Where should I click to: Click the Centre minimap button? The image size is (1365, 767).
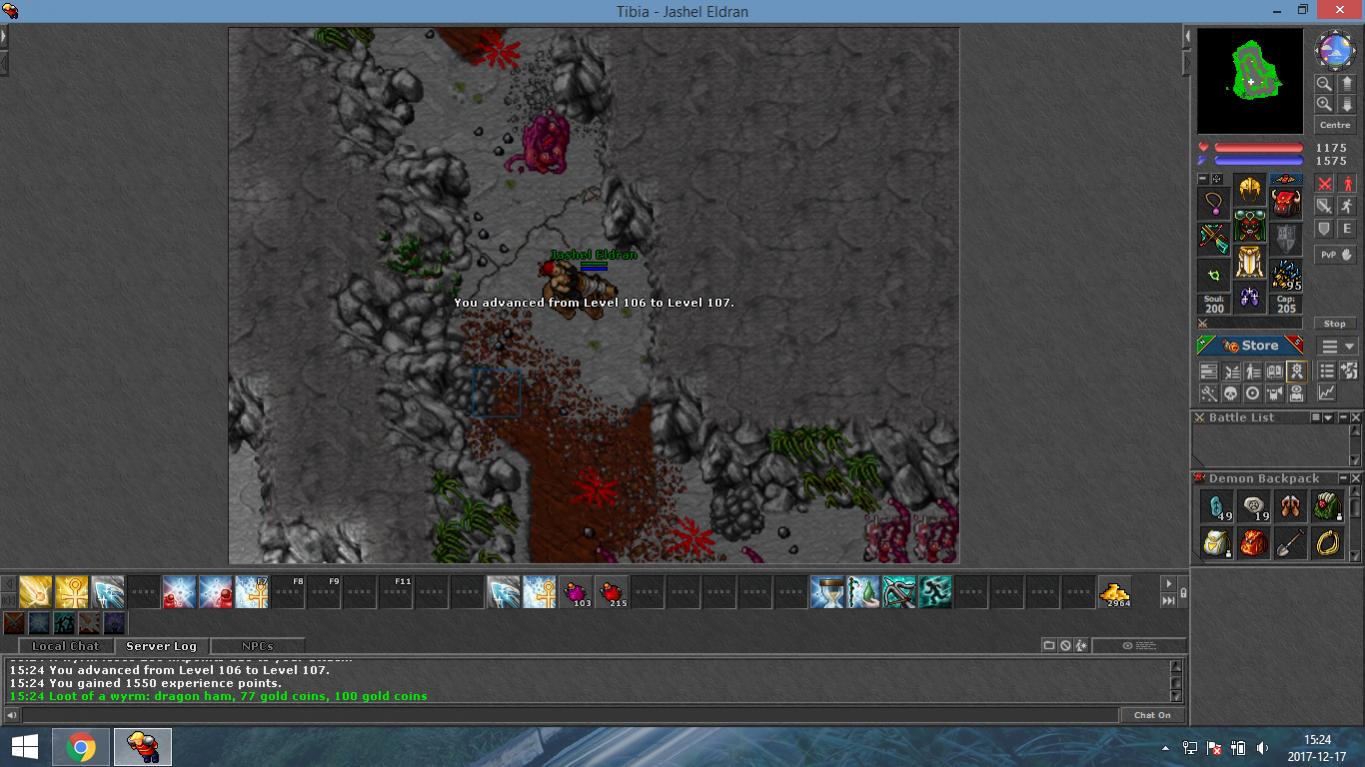click(x=1335, y=125)
